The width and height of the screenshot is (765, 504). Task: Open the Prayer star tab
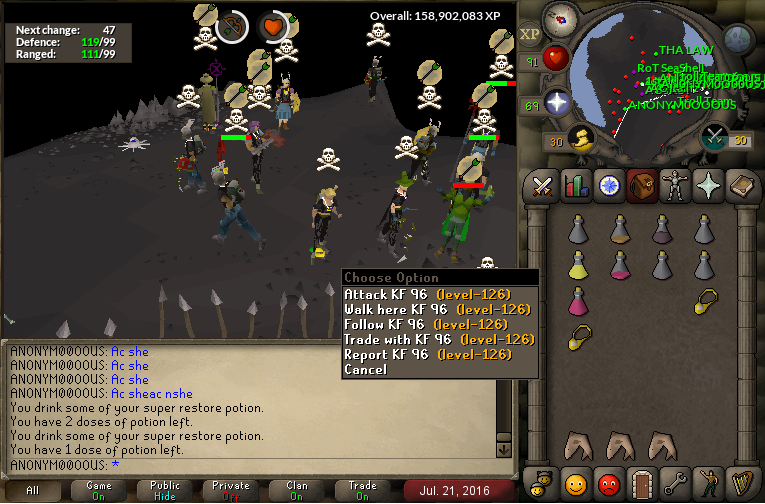[x=707, y=185]
